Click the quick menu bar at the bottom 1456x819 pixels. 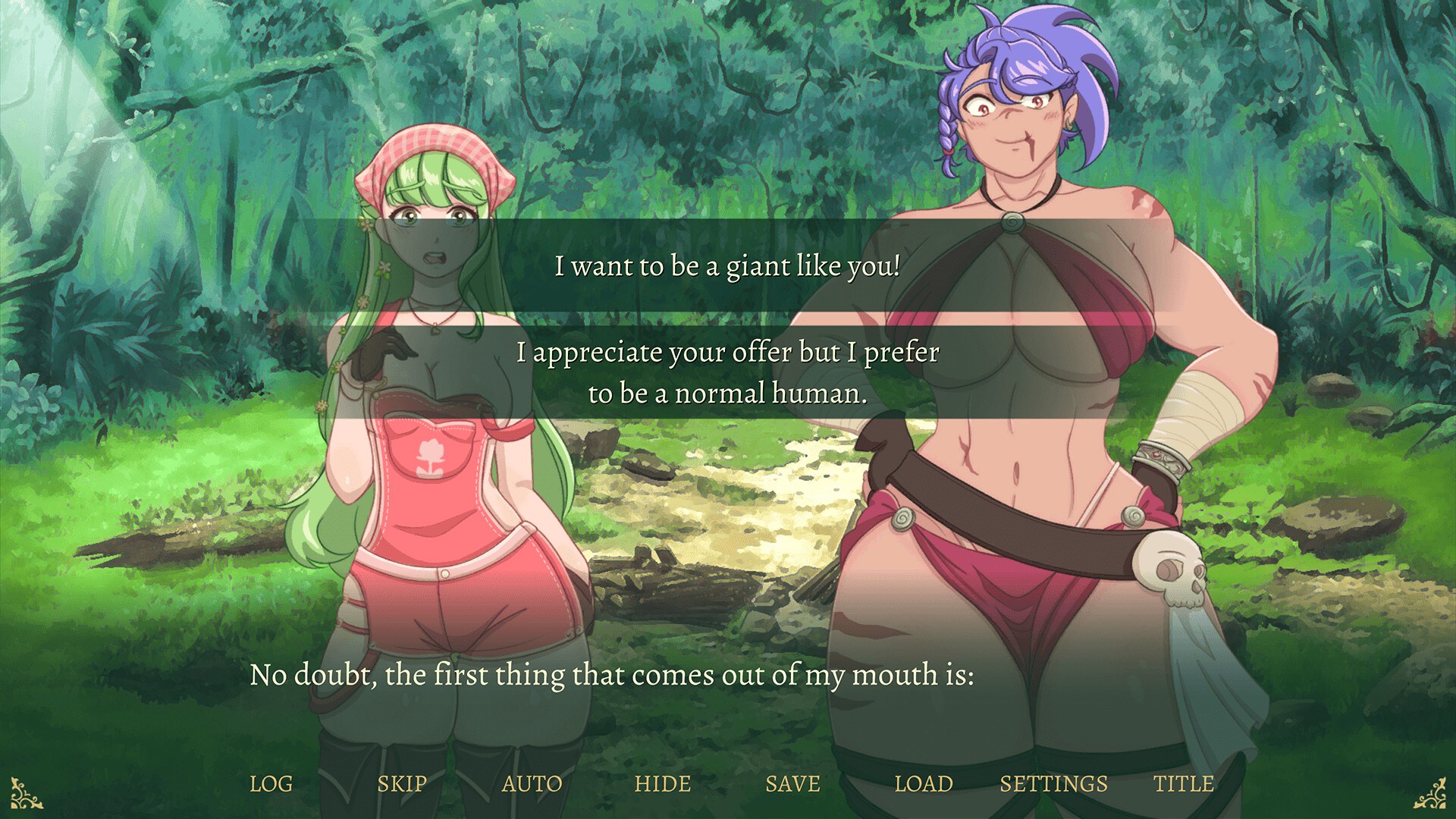click(728, 783)
